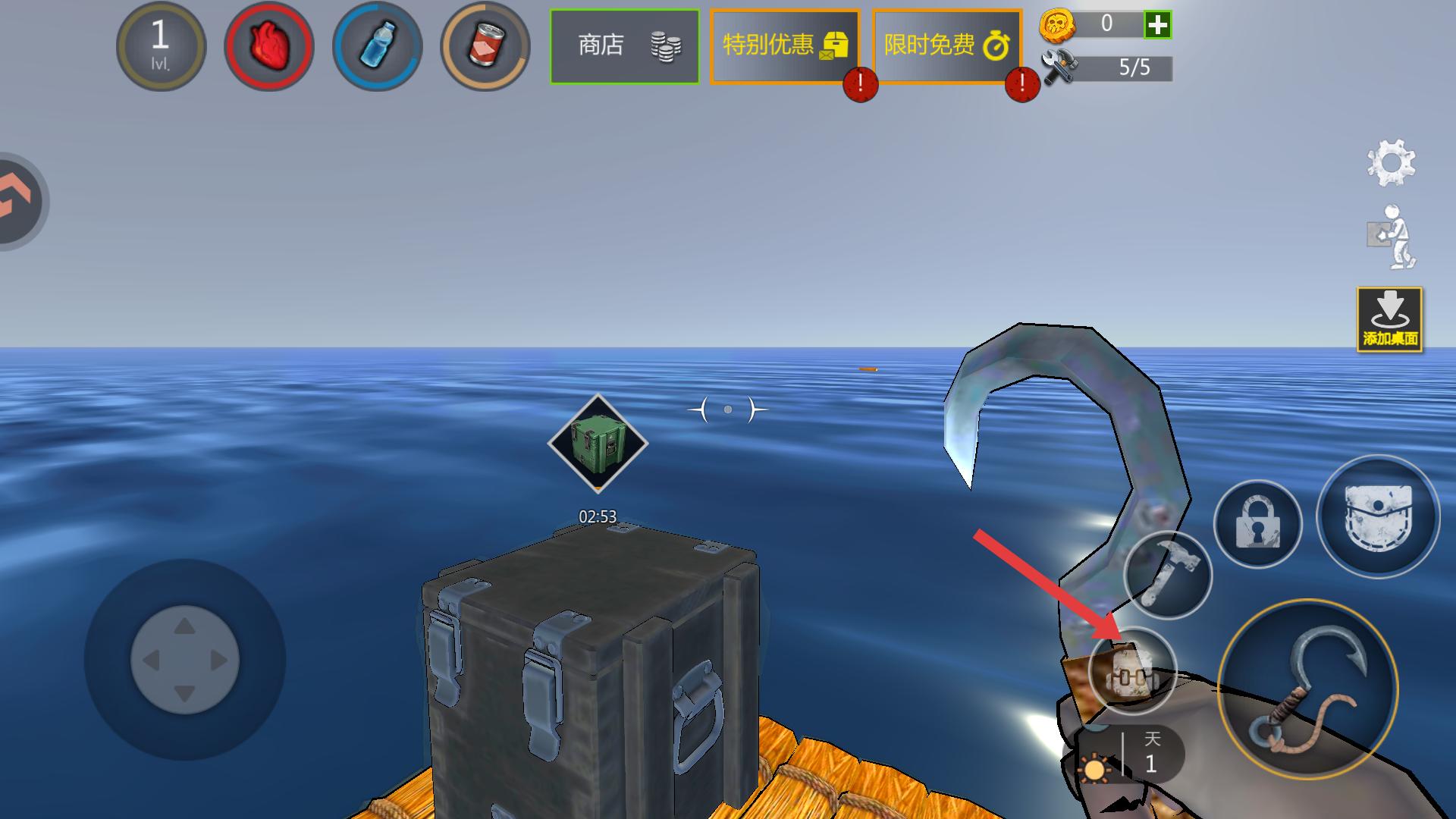Open the level 1 player badge
1456x819 pixels.
(161, 46)
